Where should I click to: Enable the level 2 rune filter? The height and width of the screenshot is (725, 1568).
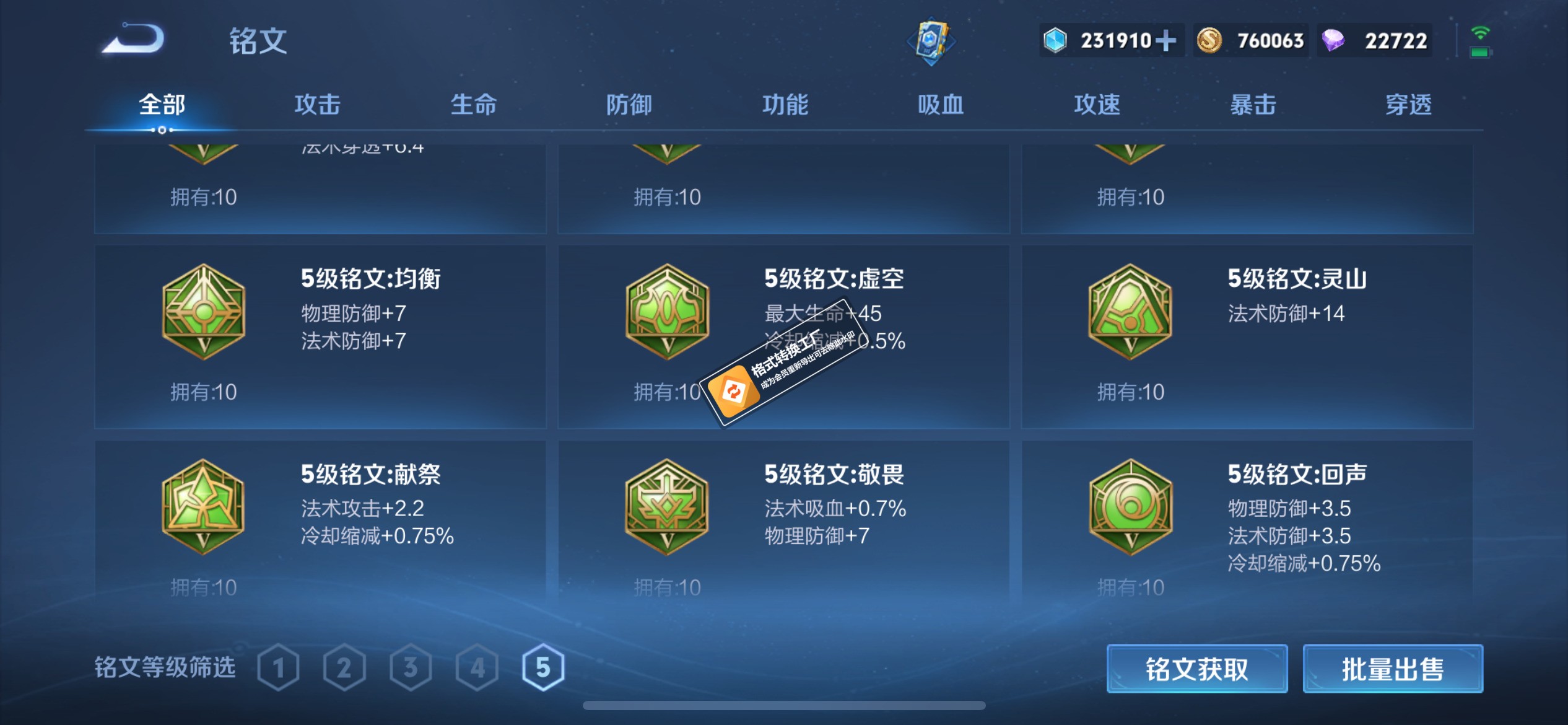(x=344, y=667)
